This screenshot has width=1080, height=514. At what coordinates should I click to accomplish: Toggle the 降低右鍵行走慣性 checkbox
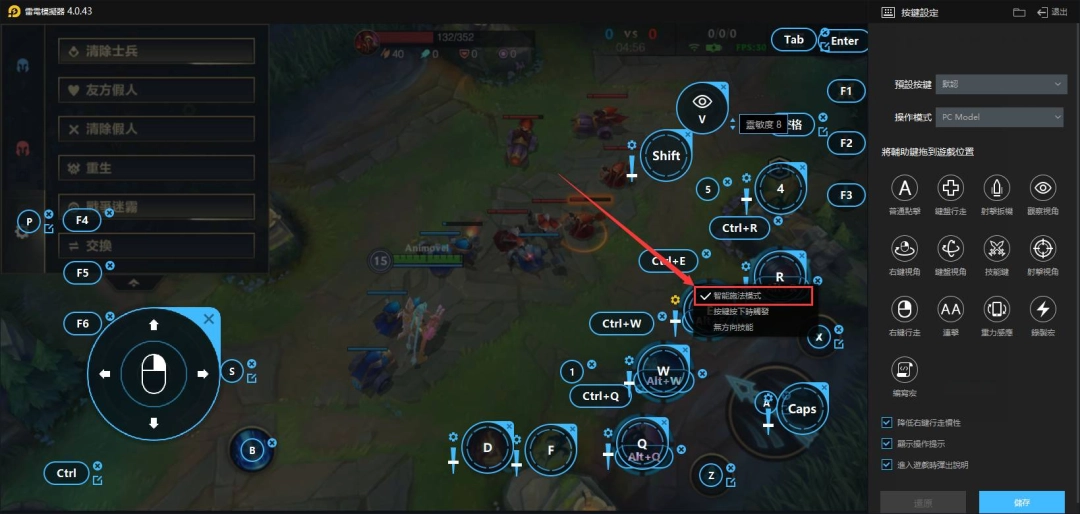887,423
